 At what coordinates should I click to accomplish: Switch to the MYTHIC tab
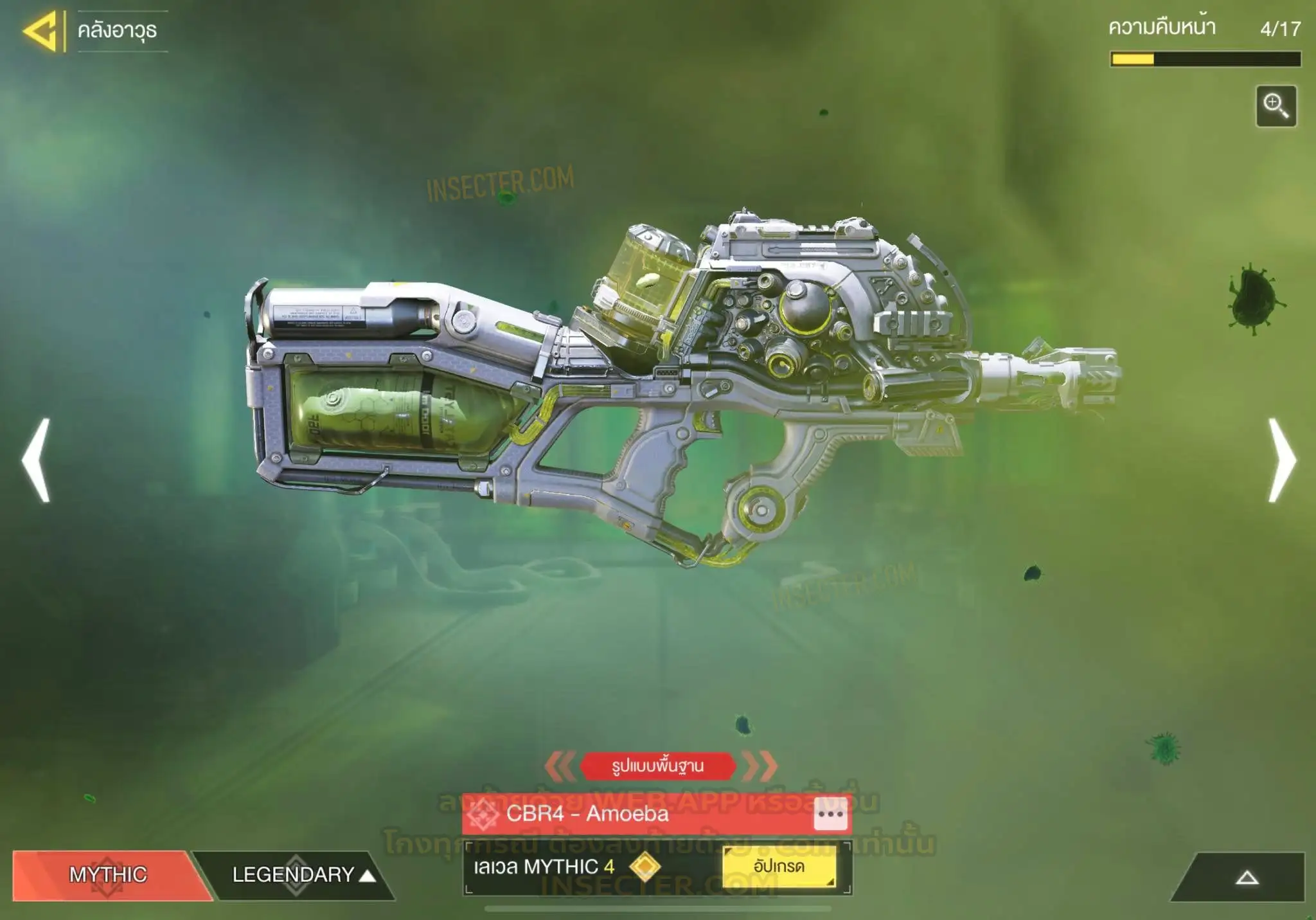tap(108, 874)
